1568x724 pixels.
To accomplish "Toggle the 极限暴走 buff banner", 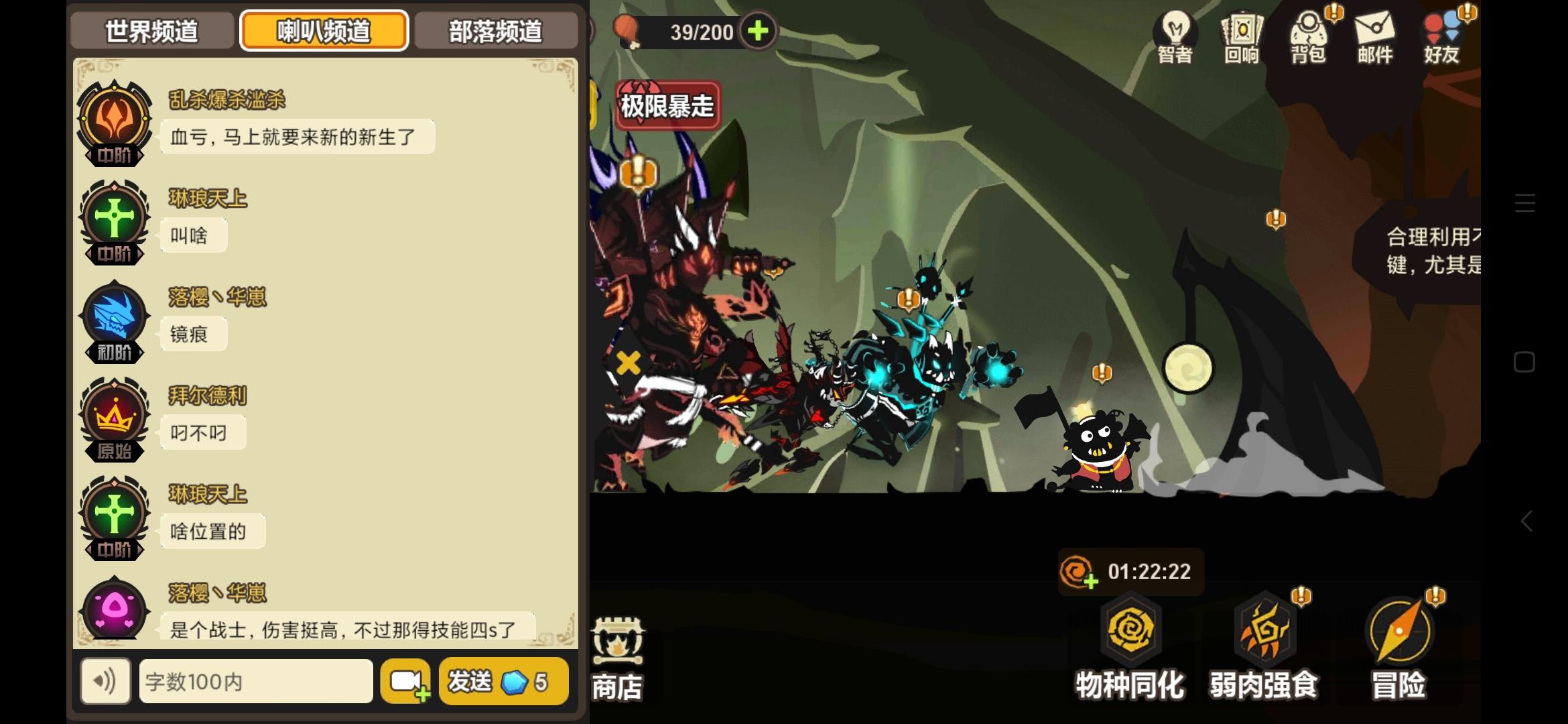I will tap(667, 105).
